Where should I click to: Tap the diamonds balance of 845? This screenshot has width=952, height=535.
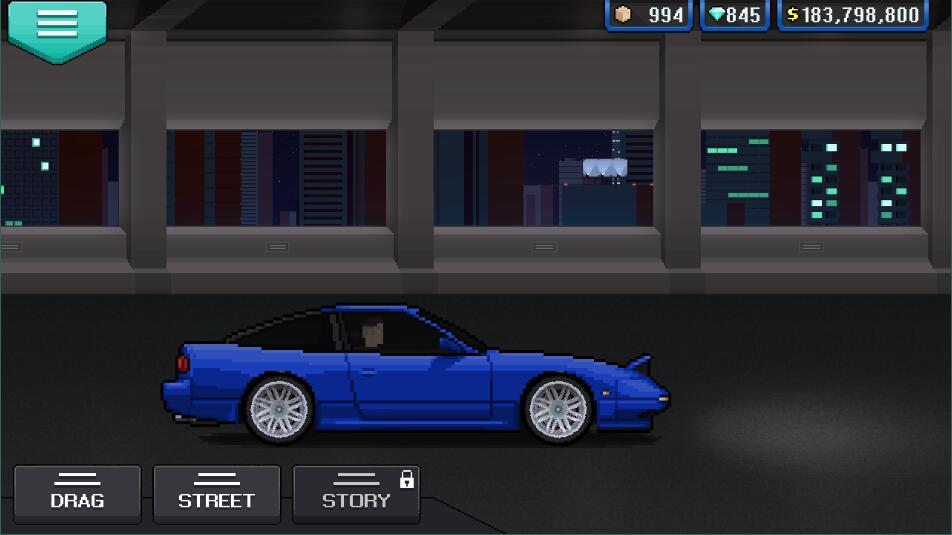735,15
